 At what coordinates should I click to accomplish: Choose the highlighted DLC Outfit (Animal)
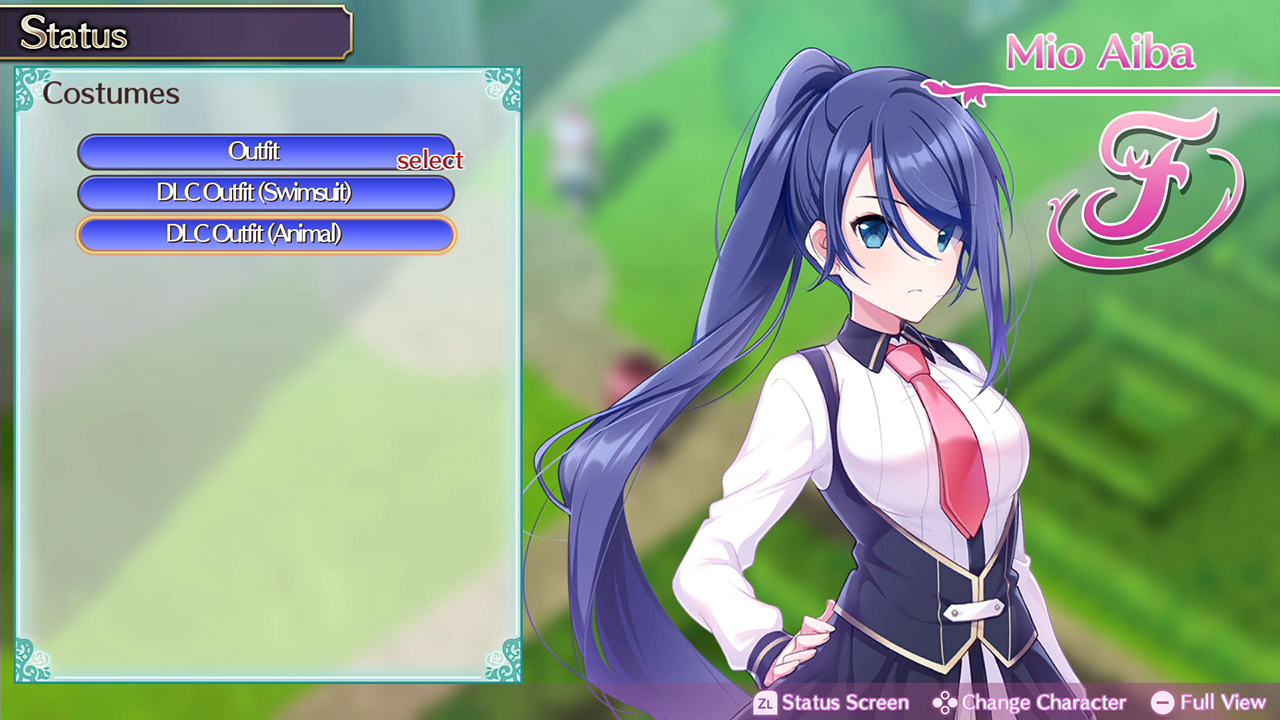pyautogui.click(x=266, y=234)
